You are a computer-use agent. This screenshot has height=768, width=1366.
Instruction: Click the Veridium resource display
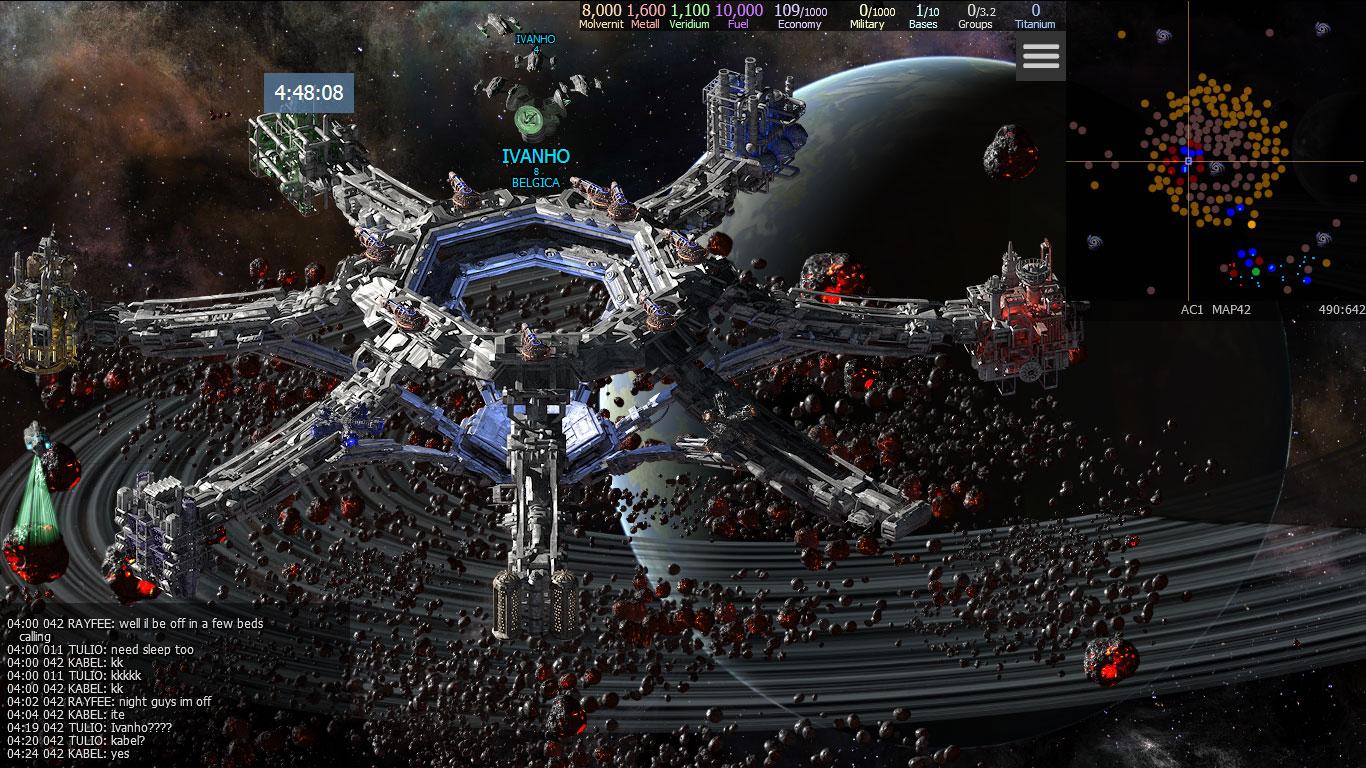click(689, 14)
